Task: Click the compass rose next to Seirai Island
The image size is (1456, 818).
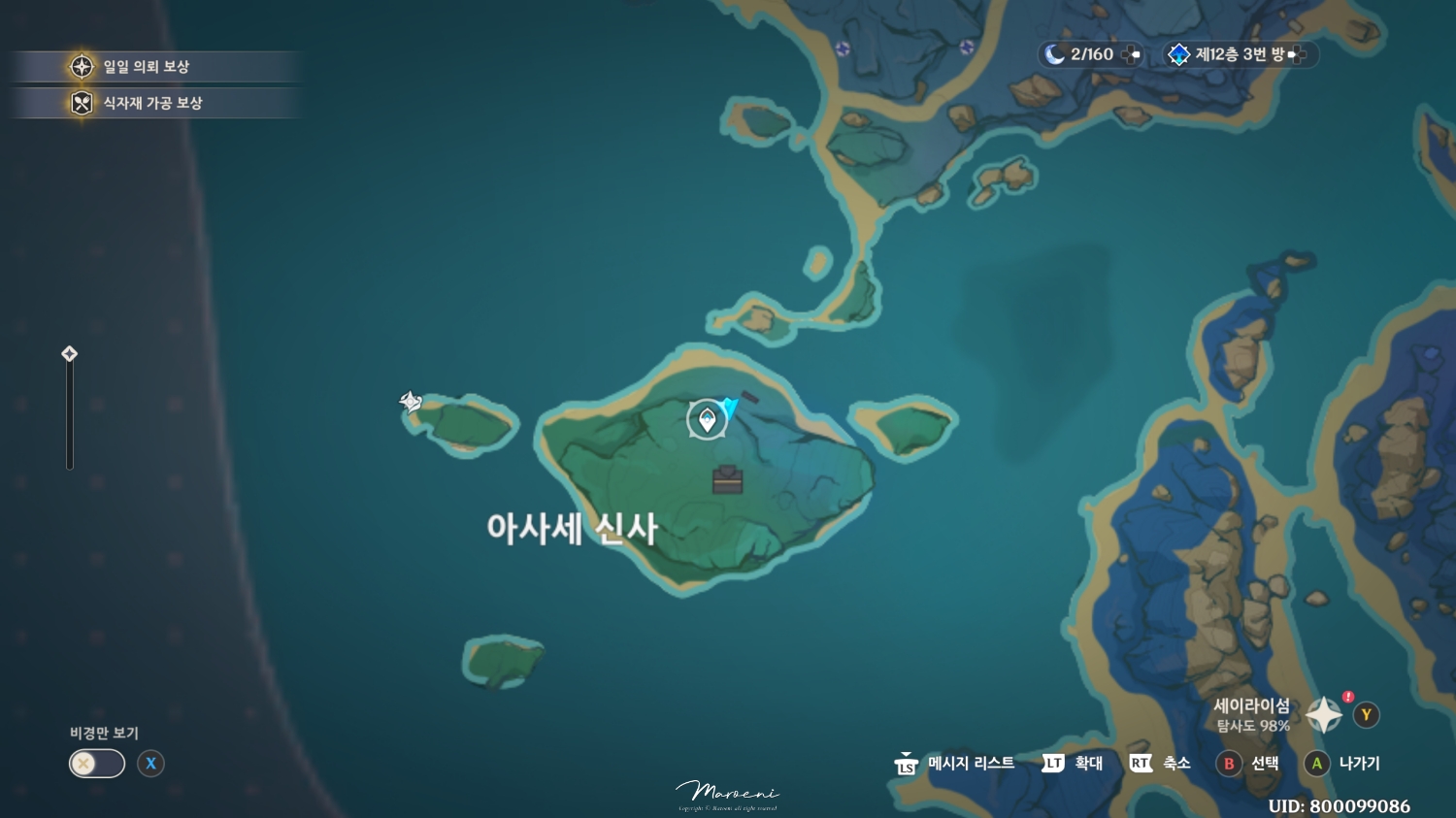Action: 1323,714
